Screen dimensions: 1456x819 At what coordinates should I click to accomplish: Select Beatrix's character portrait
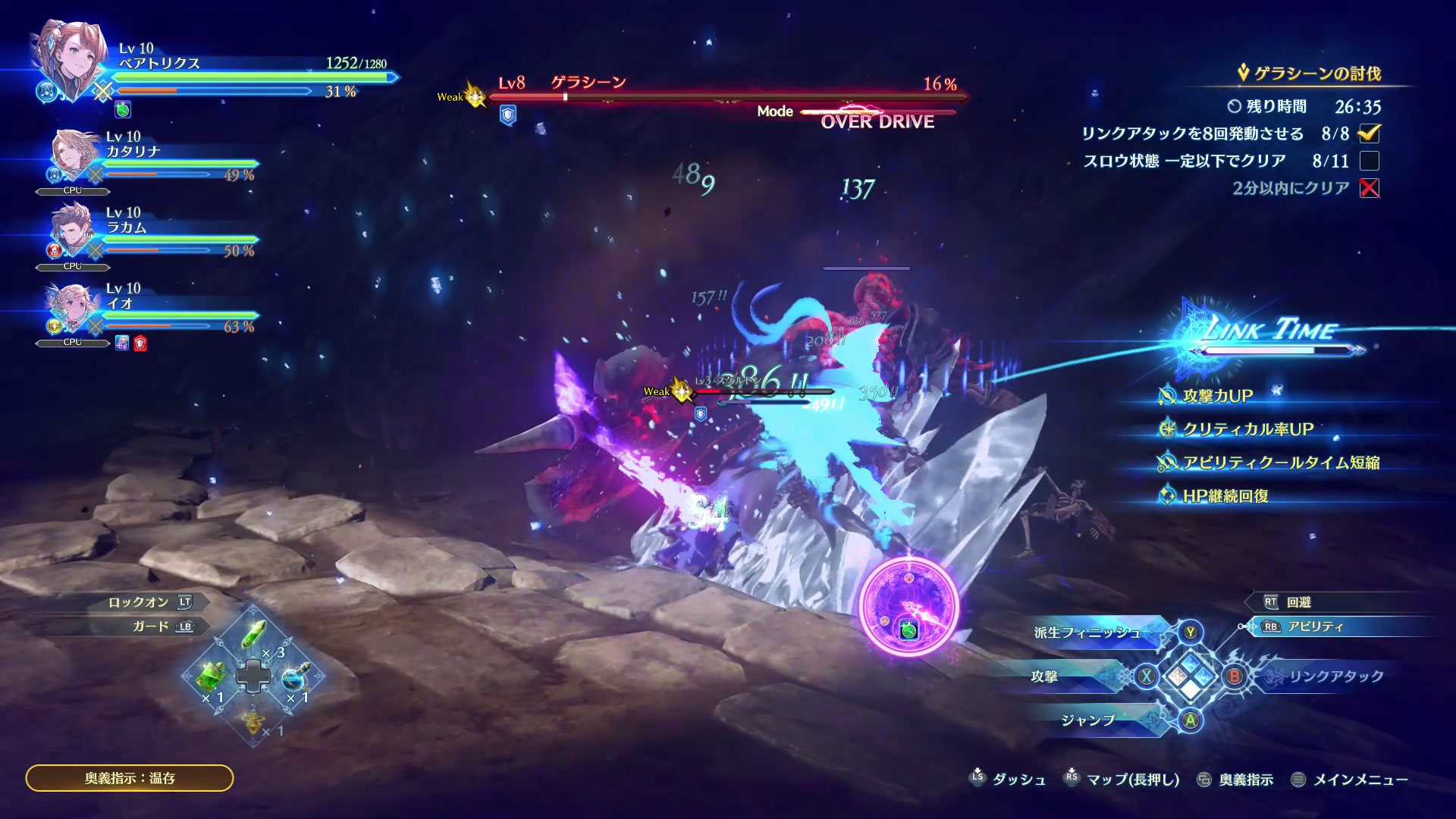click(x=67, y=64)
